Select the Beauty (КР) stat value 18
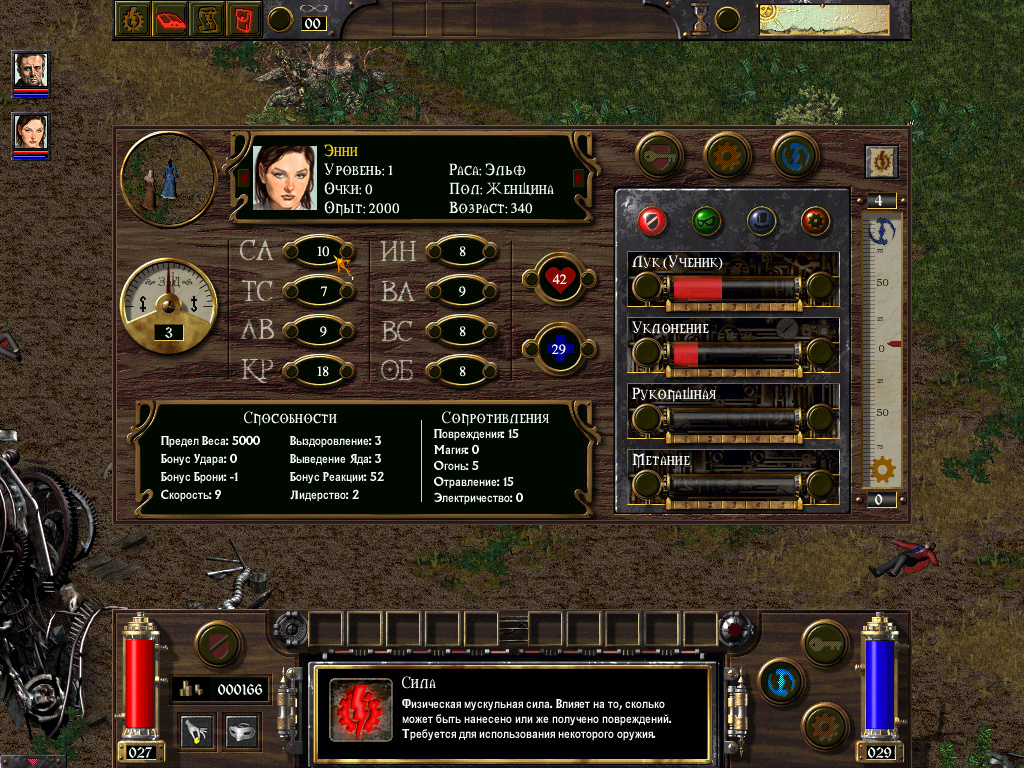 [x=320, y=371]
